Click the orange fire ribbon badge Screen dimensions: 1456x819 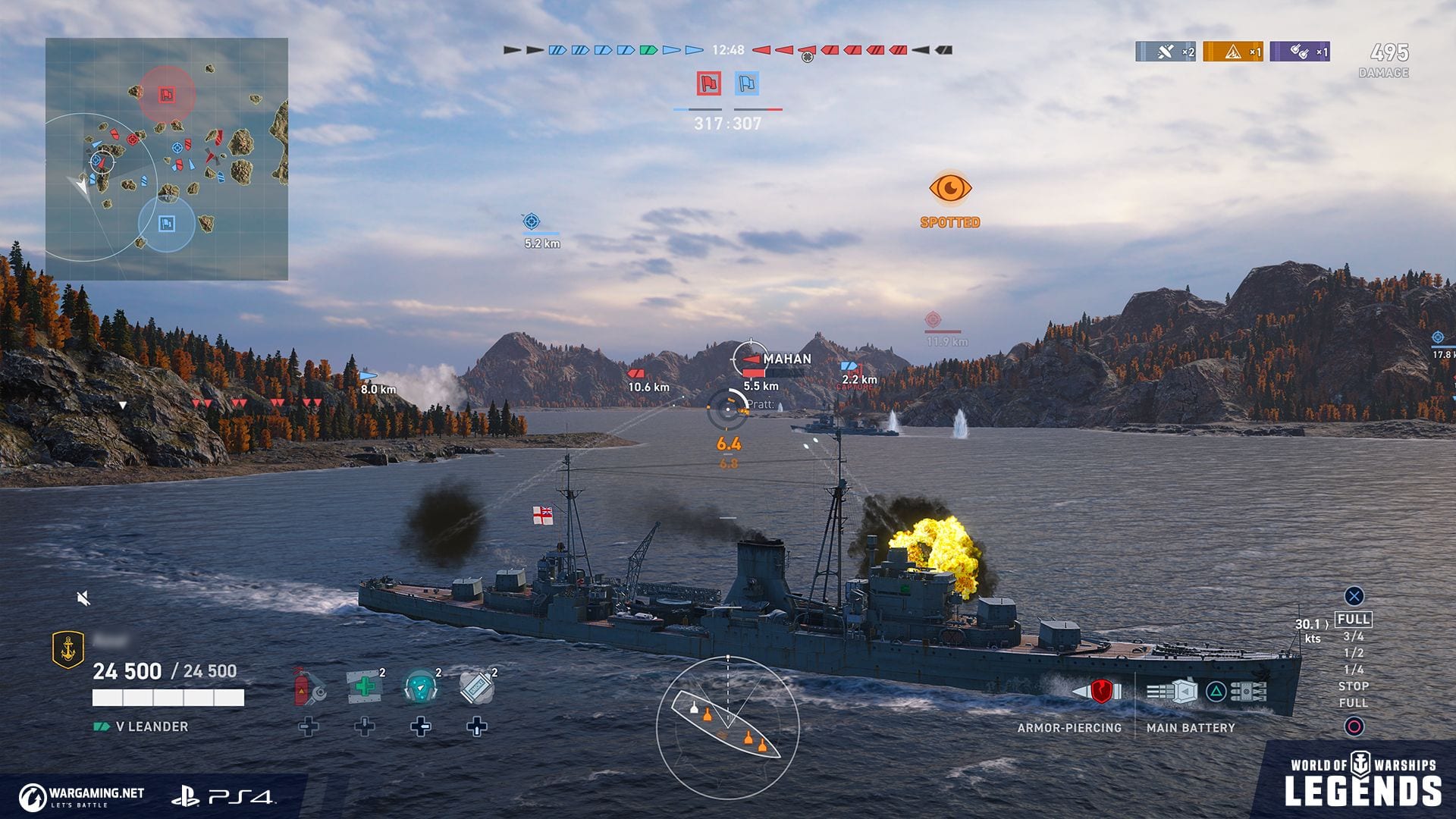1233,52
